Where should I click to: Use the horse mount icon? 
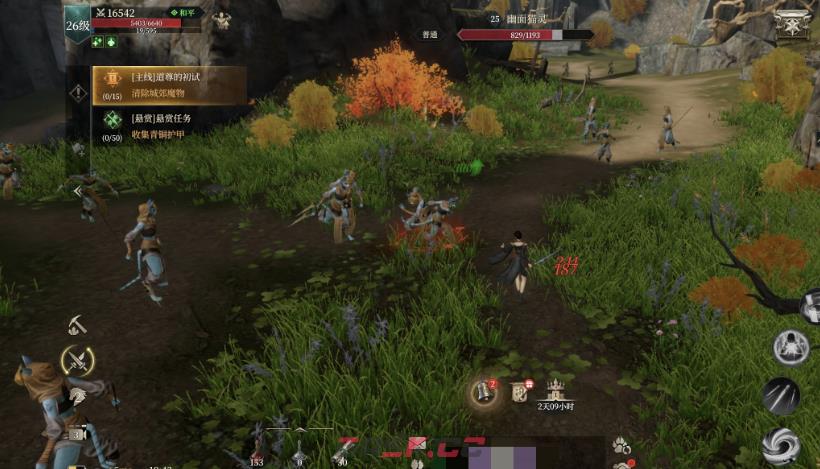tap(76, 396)
